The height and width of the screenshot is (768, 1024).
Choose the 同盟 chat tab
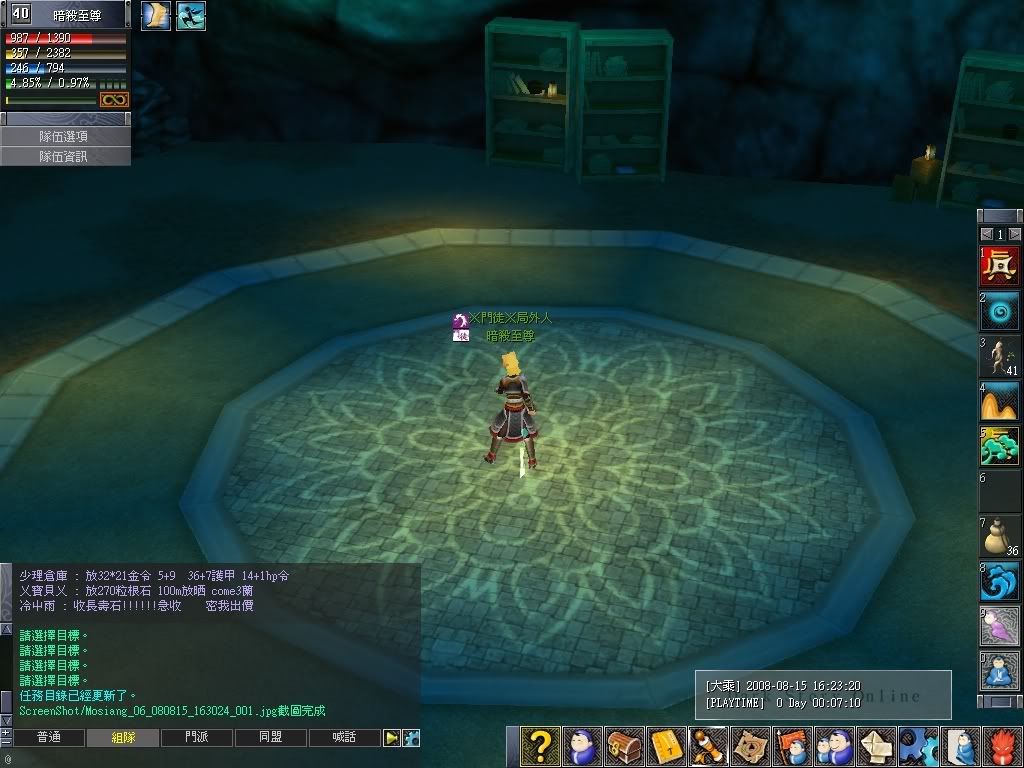(271, 738)
